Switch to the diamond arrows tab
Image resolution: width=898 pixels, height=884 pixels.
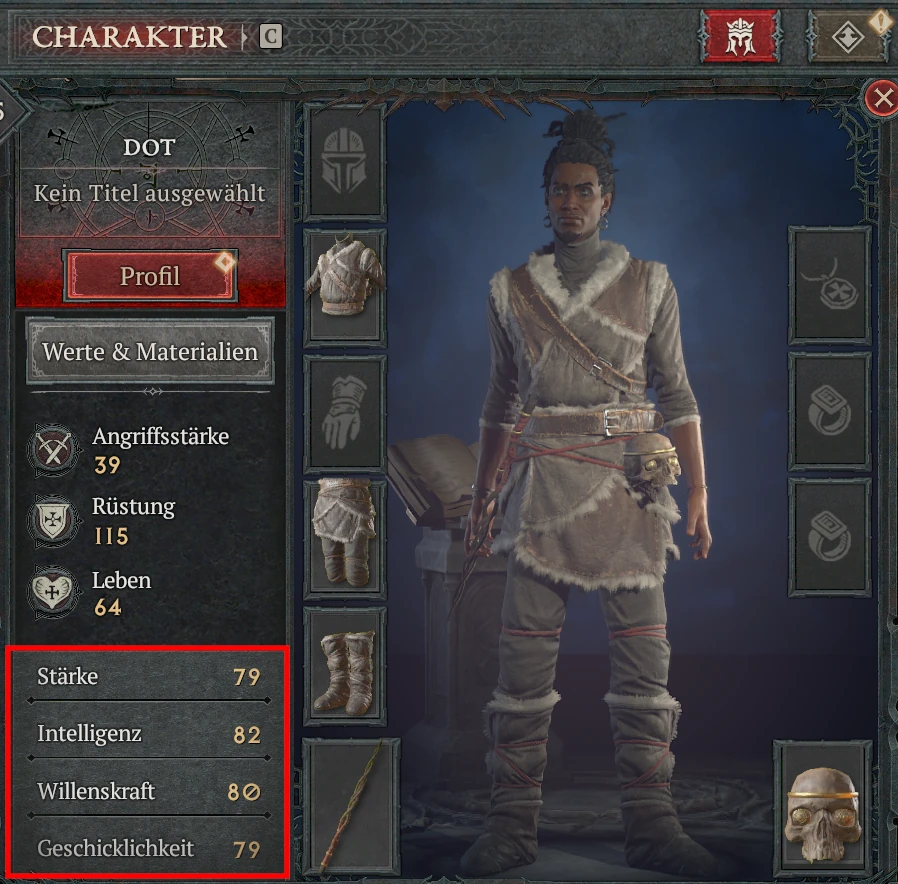(847, 37)
